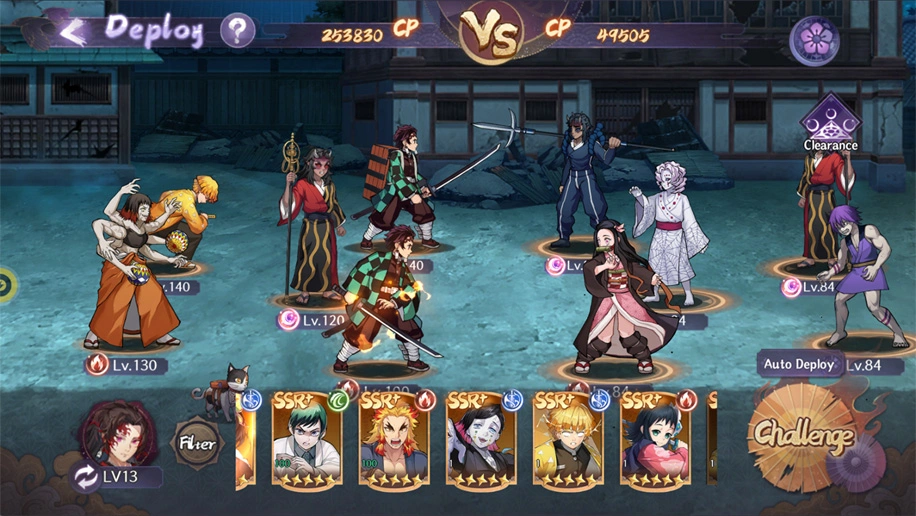Viewport: 916px width, 516px height.
Task: Select the blond-haired SSR+ hero card
Action: point(568,439)
